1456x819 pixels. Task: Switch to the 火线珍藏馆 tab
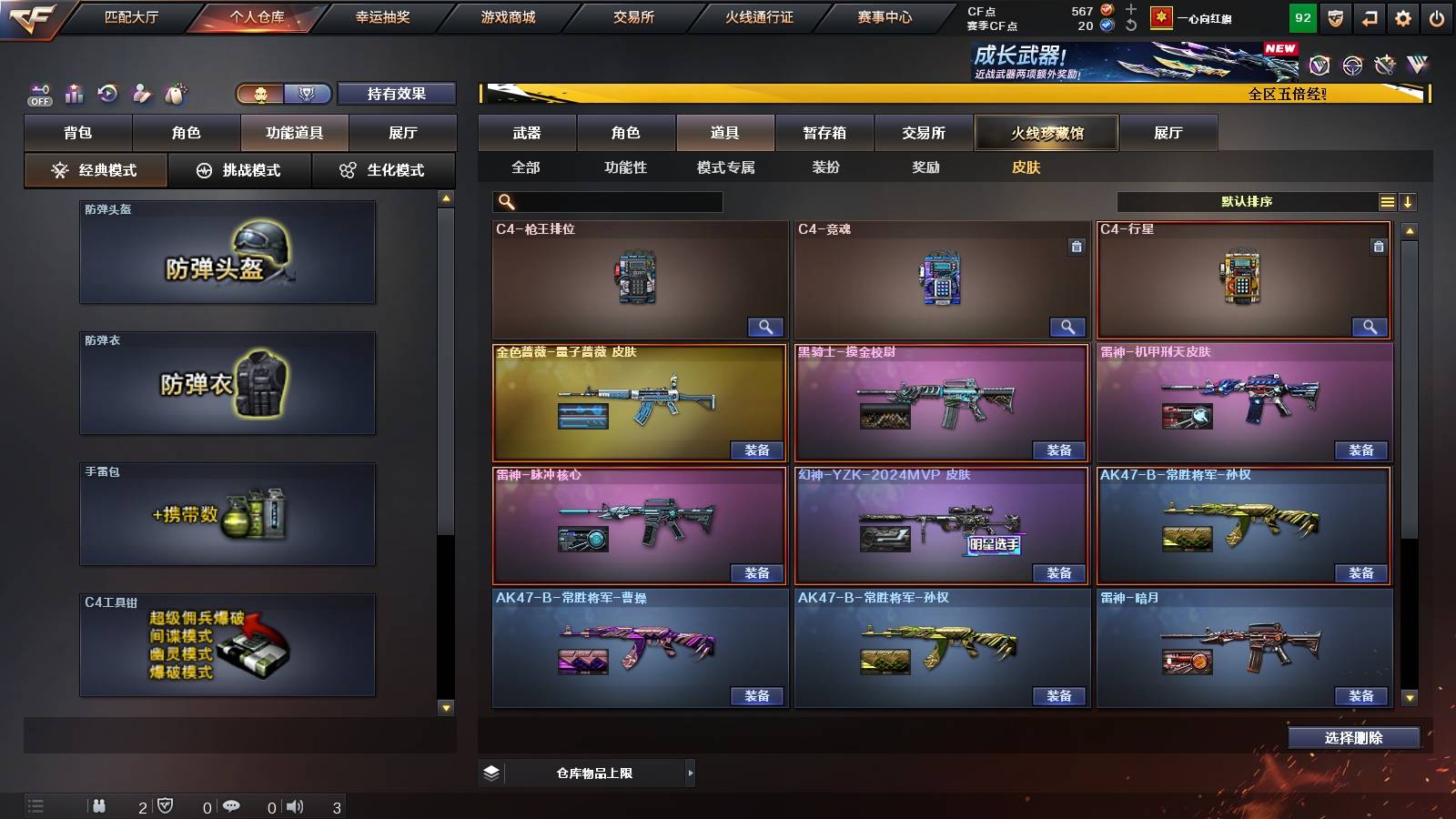coord(1047,133)
